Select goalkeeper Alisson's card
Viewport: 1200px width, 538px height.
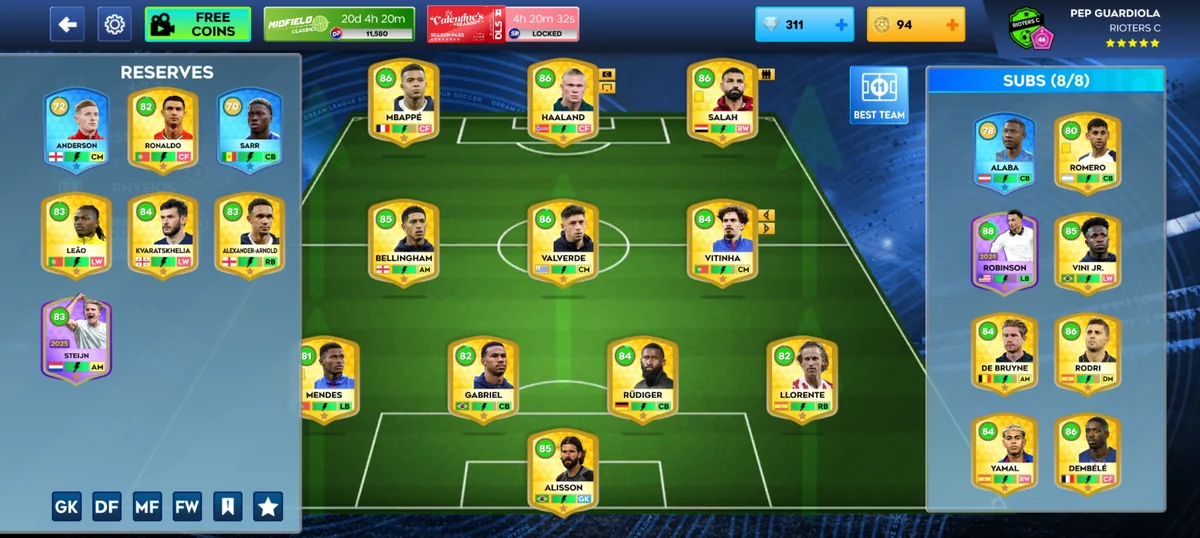pyautogui.click(x=563, y=472)
